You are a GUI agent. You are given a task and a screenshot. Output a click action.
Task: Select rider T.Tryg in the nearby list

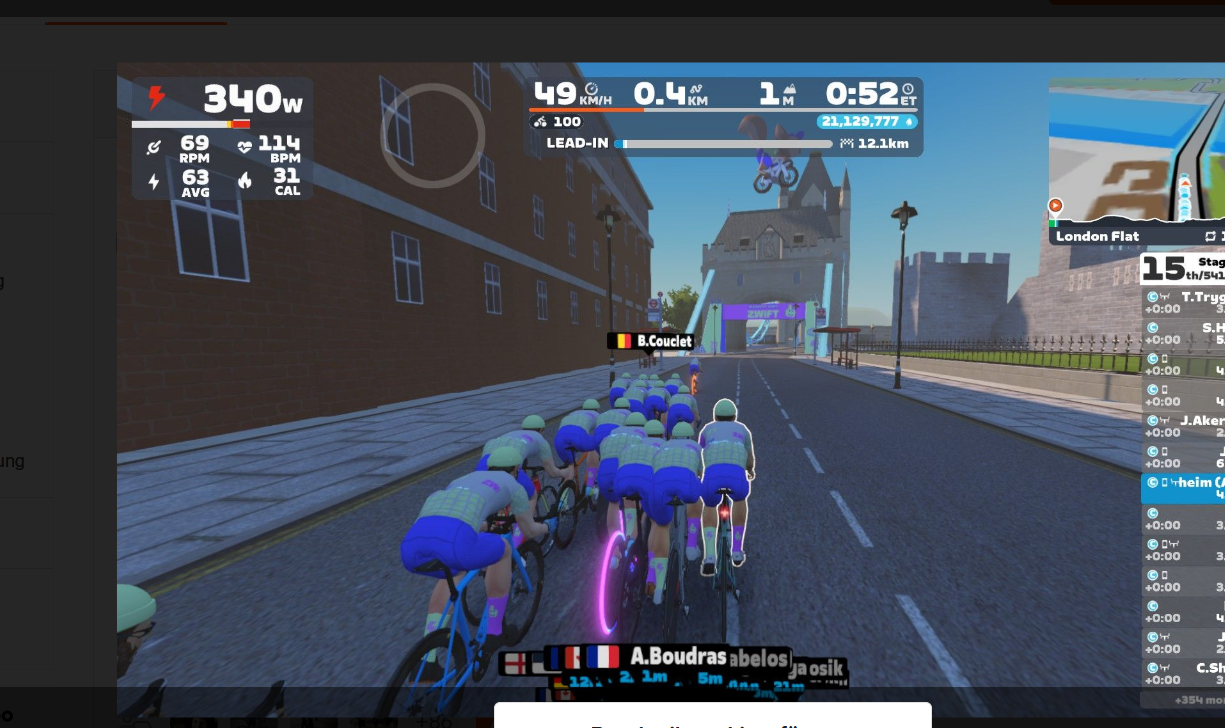pos(1186,303)
